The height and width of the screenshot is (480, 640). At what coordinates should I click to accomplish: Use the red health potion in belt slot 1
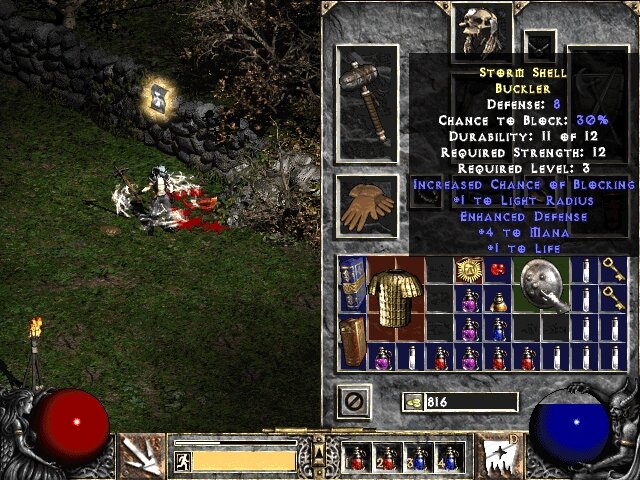tap(354, 458)
